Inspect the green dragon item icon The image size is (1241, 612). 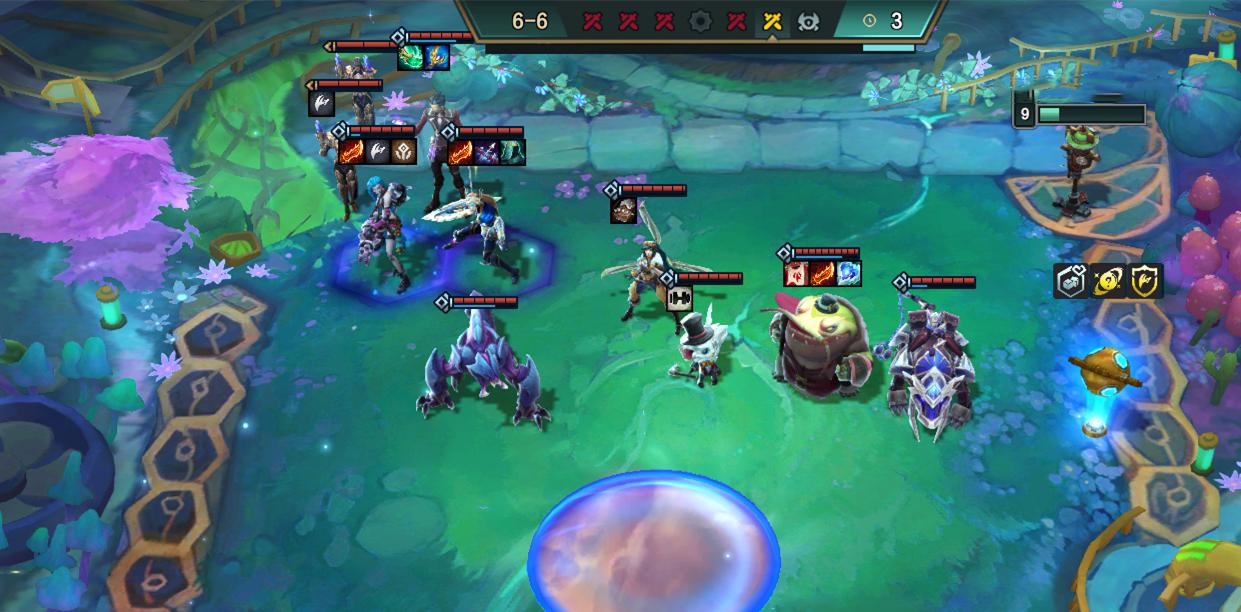click(x=410, y=57)
